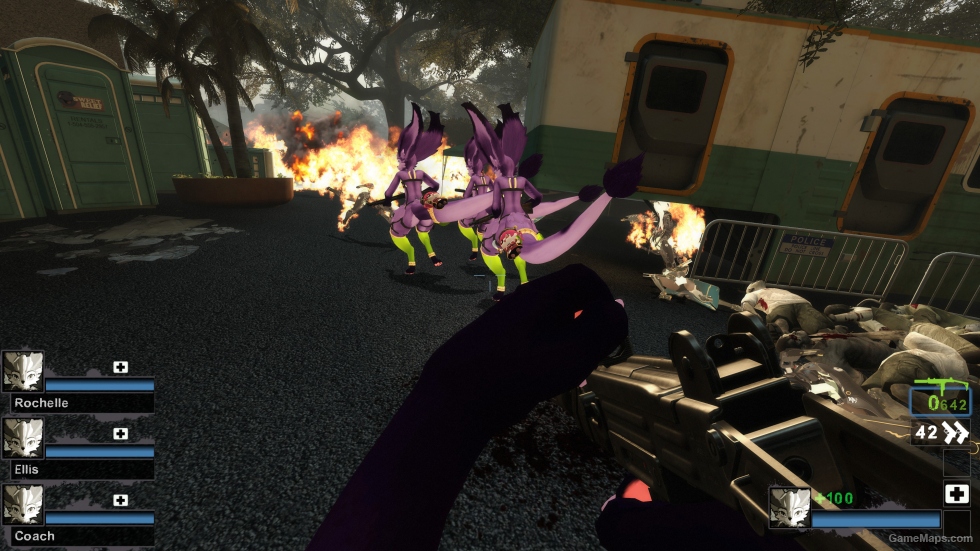
Task: Click Ellis's first aid kit icon
Action: (x=120, y=434)
